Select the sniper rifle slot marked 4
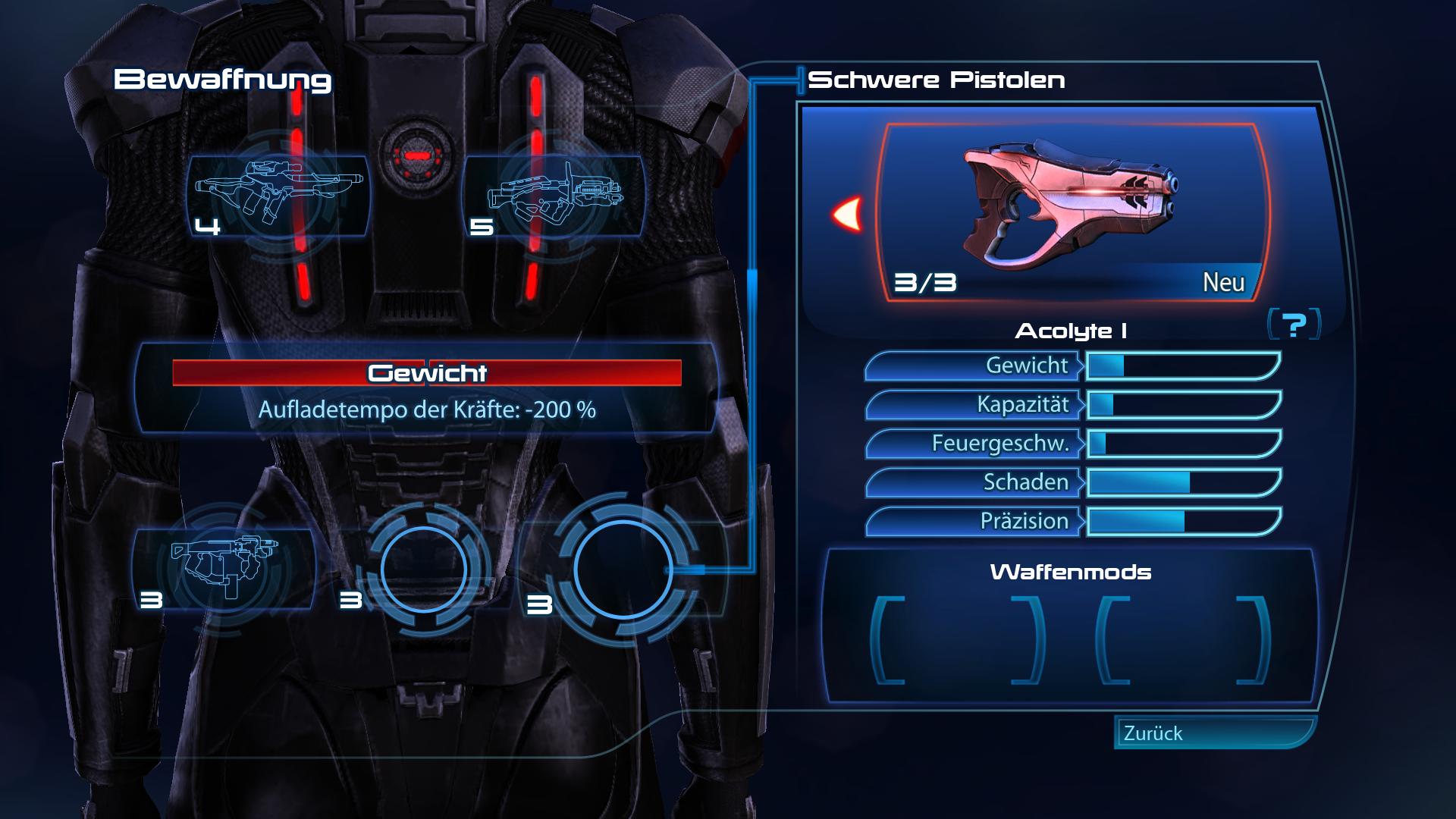 pos(278,196)
